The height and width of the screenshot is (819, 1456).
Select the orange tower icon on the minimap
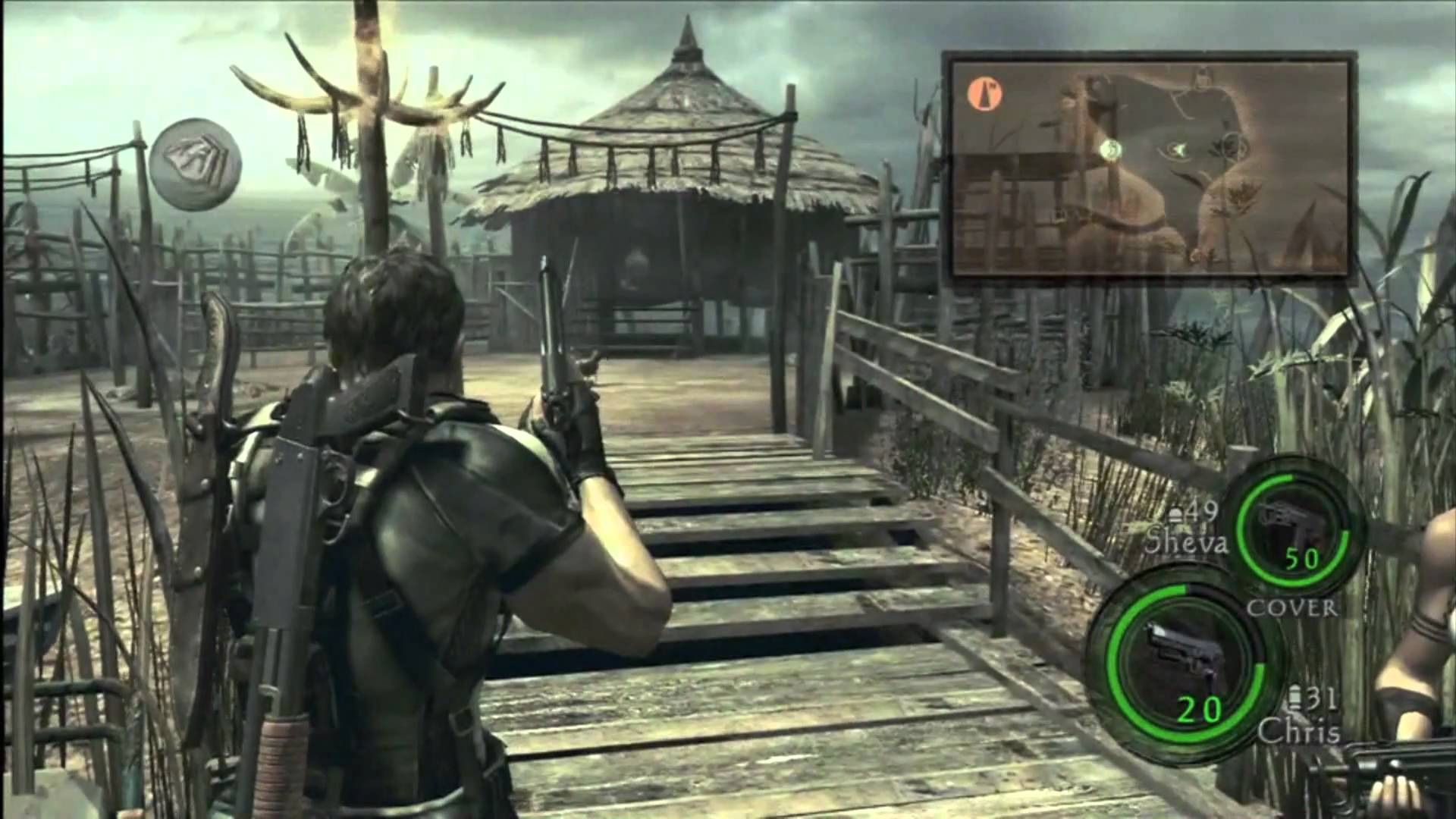click(x=984, y=95)
